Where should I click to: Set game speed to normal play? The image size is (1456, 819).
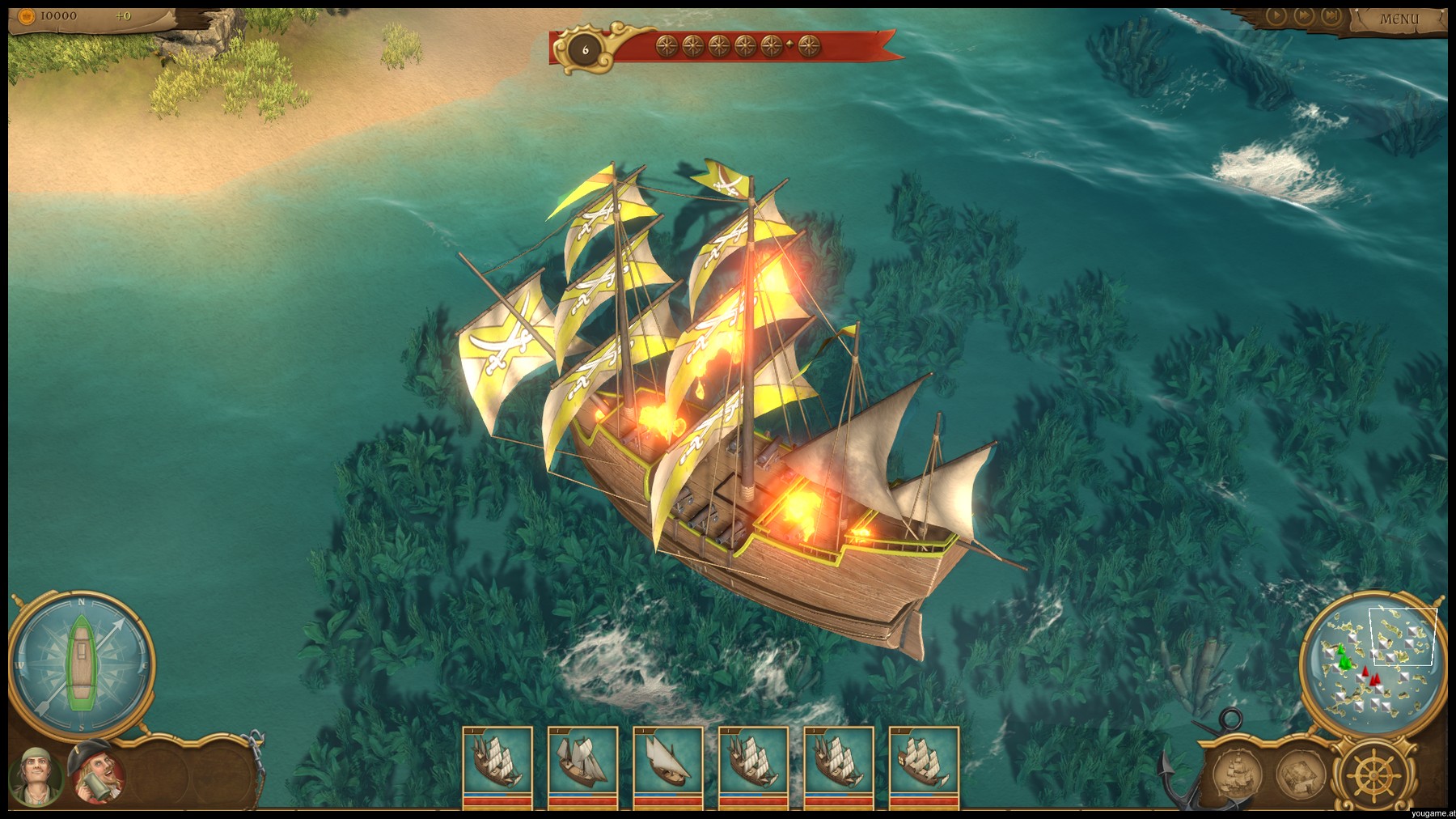(x=1276, y=15)
